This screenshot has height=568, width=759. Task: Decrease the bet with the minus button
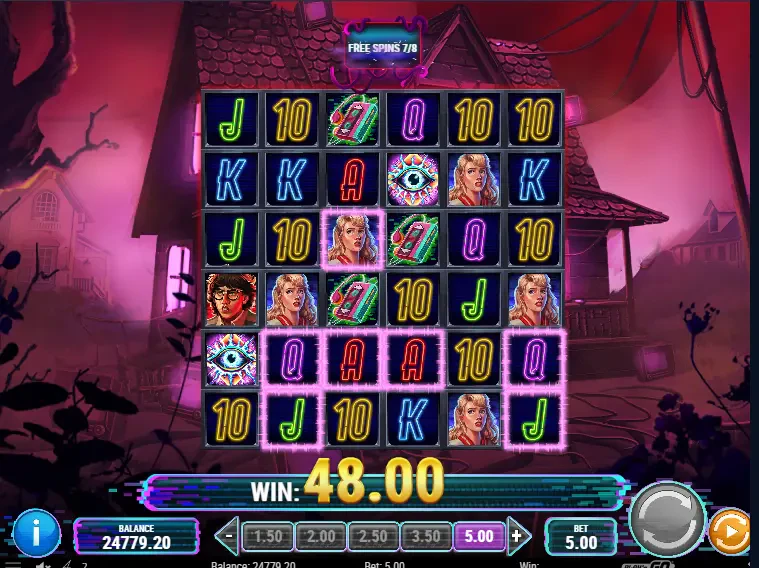tap(229, 535)
